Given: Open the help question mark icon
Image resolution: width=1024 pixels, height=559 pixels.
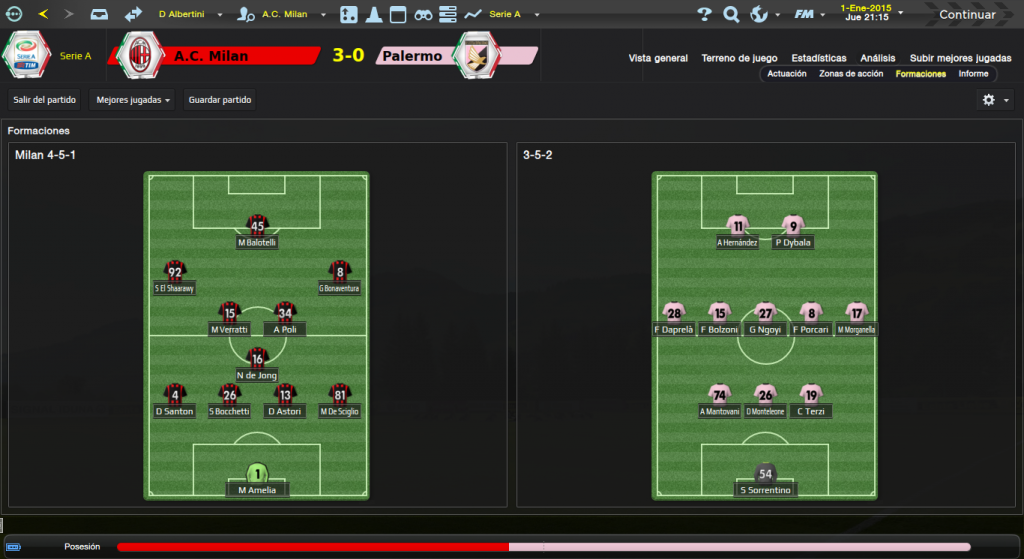Looking at the screenshot, I should 704,15.
